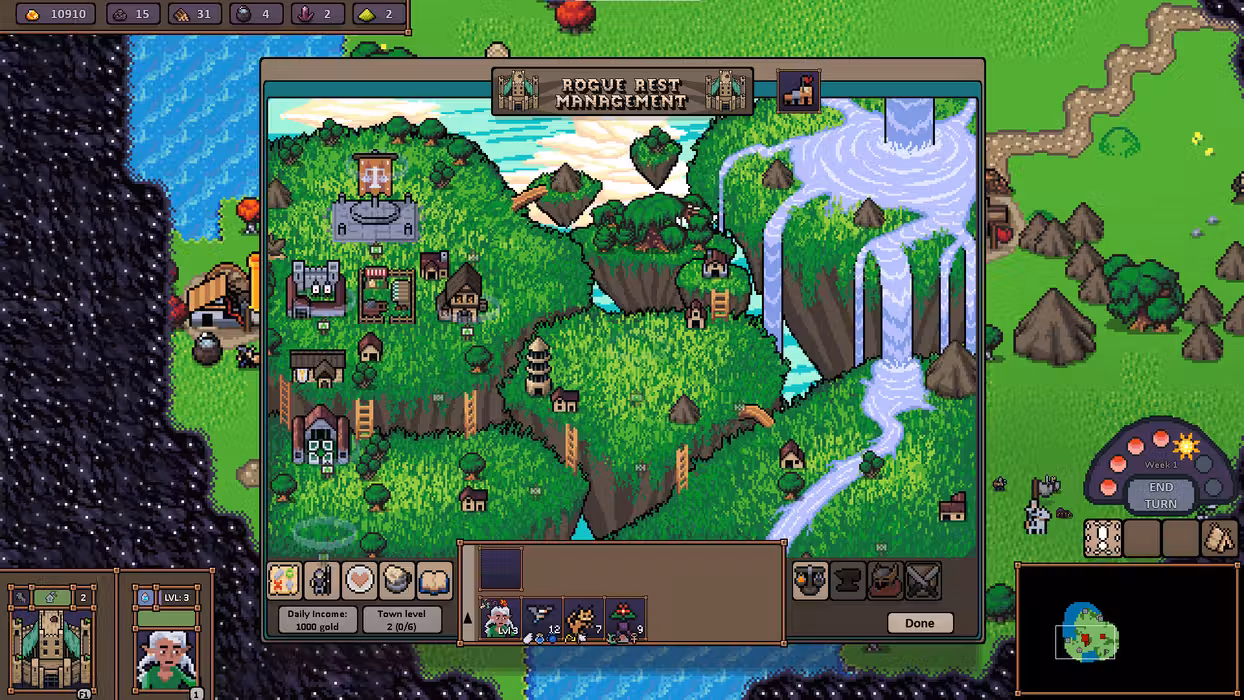Open the treasure map icon in town panel

[x=285, y=580]
